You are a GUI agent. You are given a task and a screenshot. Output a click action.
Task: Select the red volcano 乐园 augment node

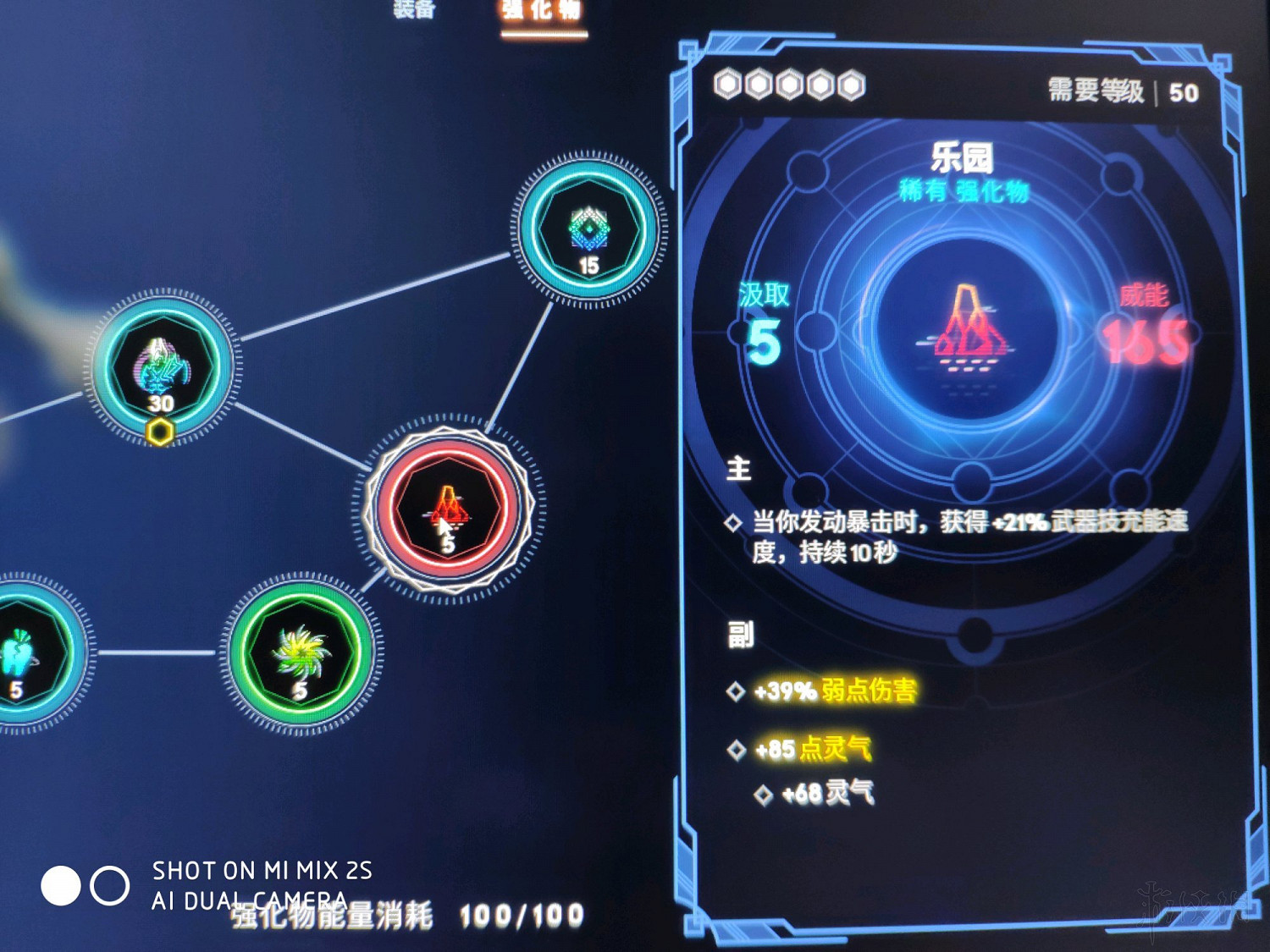tap(447, 509)
